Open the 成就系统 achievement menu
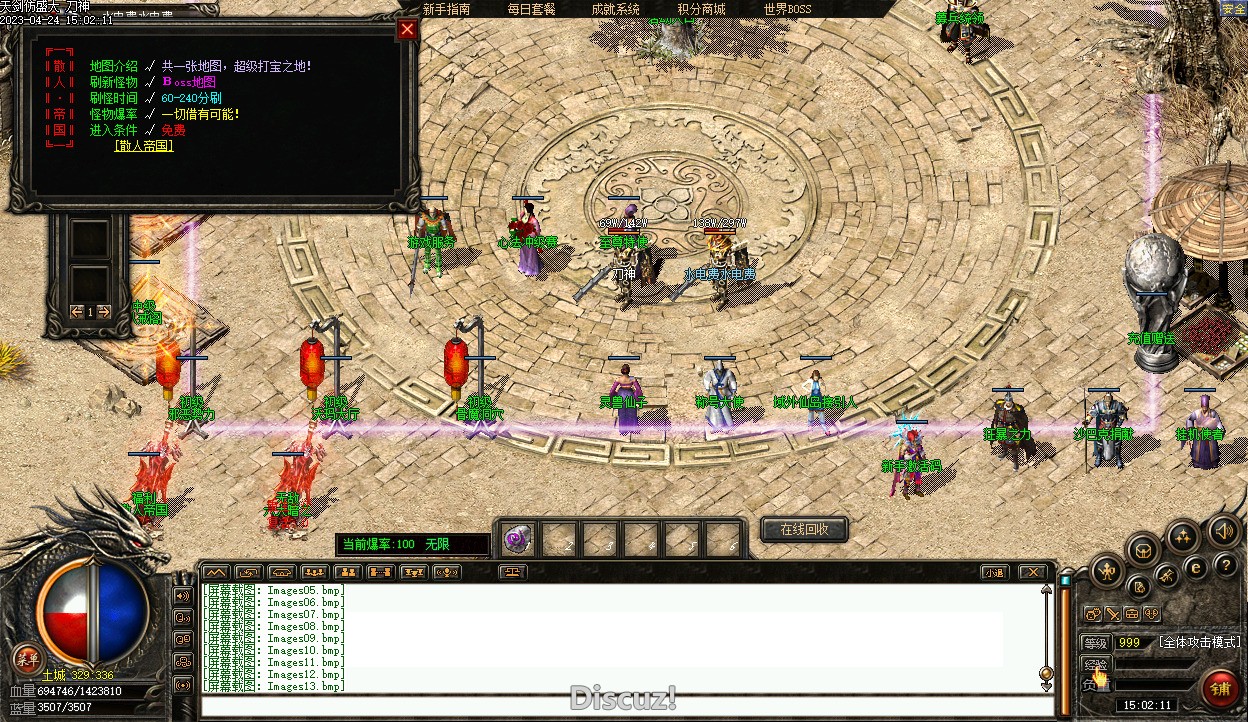The height and width of the screenshot is (722, 1248). pos(615,9)
